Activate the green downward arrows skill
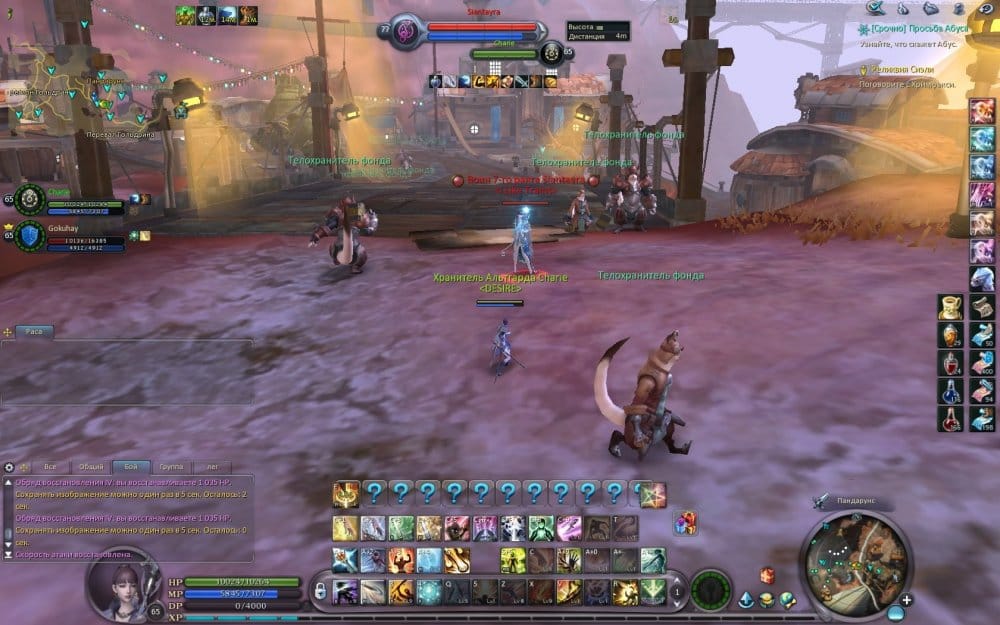This screenshot has width=1000, height=625. pos(654,590)
